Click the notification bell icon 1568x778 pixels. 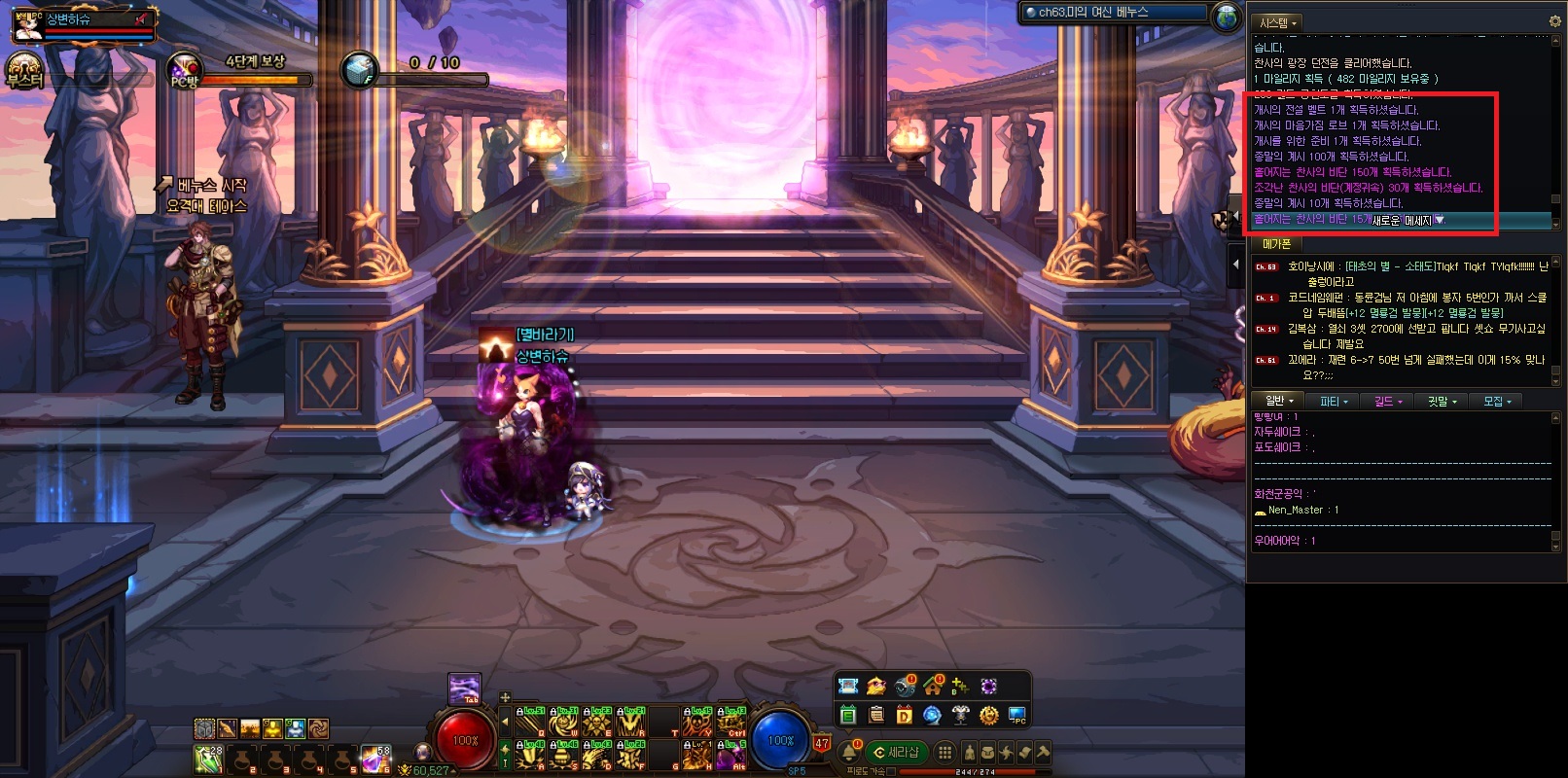pos(849,752)
